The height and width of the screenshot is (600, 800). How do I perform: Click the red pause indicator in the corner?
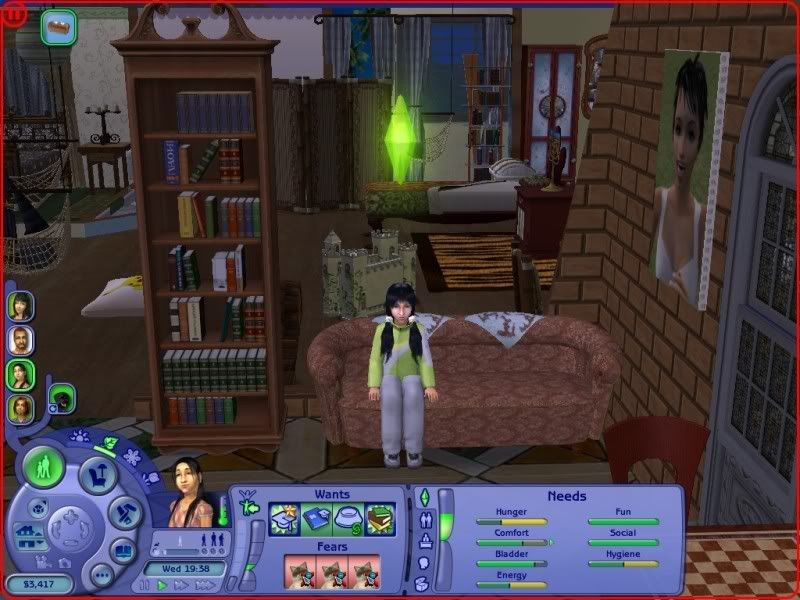(12, 12)
